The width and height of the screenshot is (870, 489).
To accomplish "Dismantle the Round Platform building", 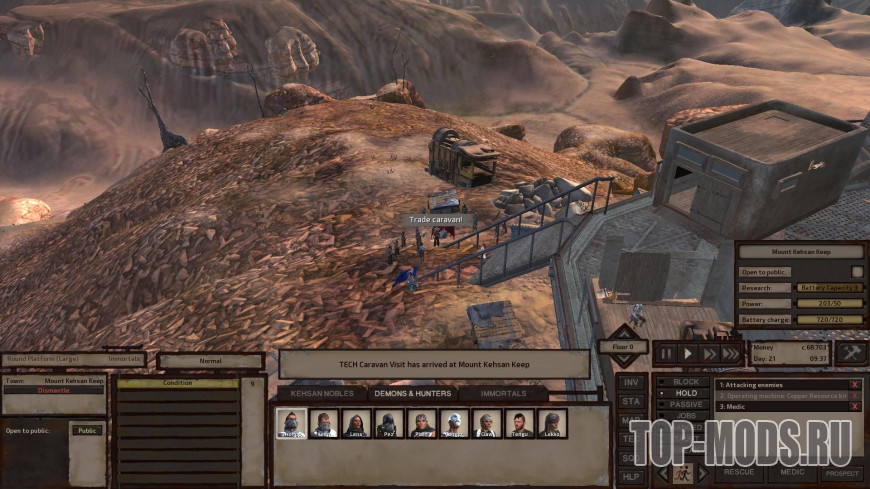I will tap(54, 390).
